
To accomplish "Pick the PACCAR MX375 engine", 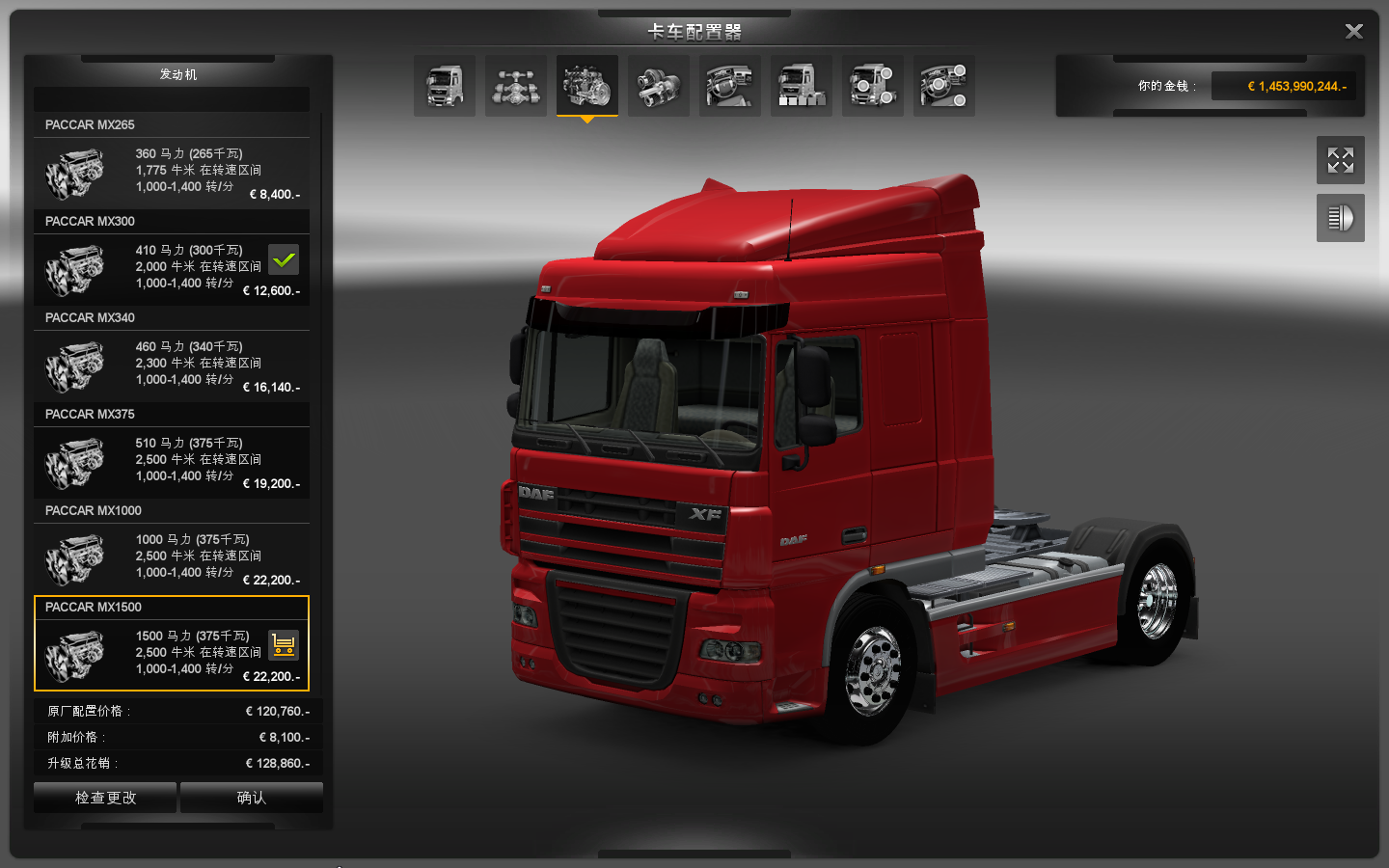I will point(172,463).
